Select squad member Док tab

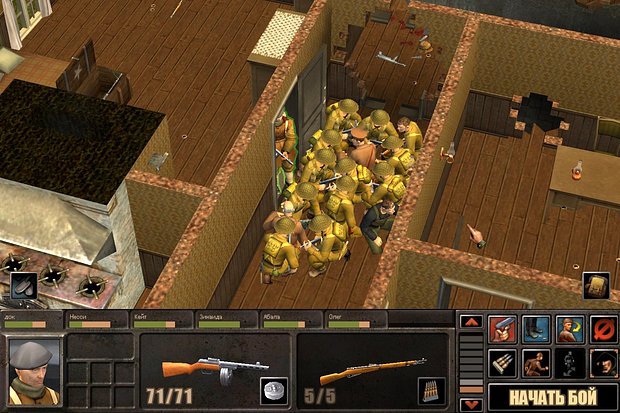[x=33, y=319]
